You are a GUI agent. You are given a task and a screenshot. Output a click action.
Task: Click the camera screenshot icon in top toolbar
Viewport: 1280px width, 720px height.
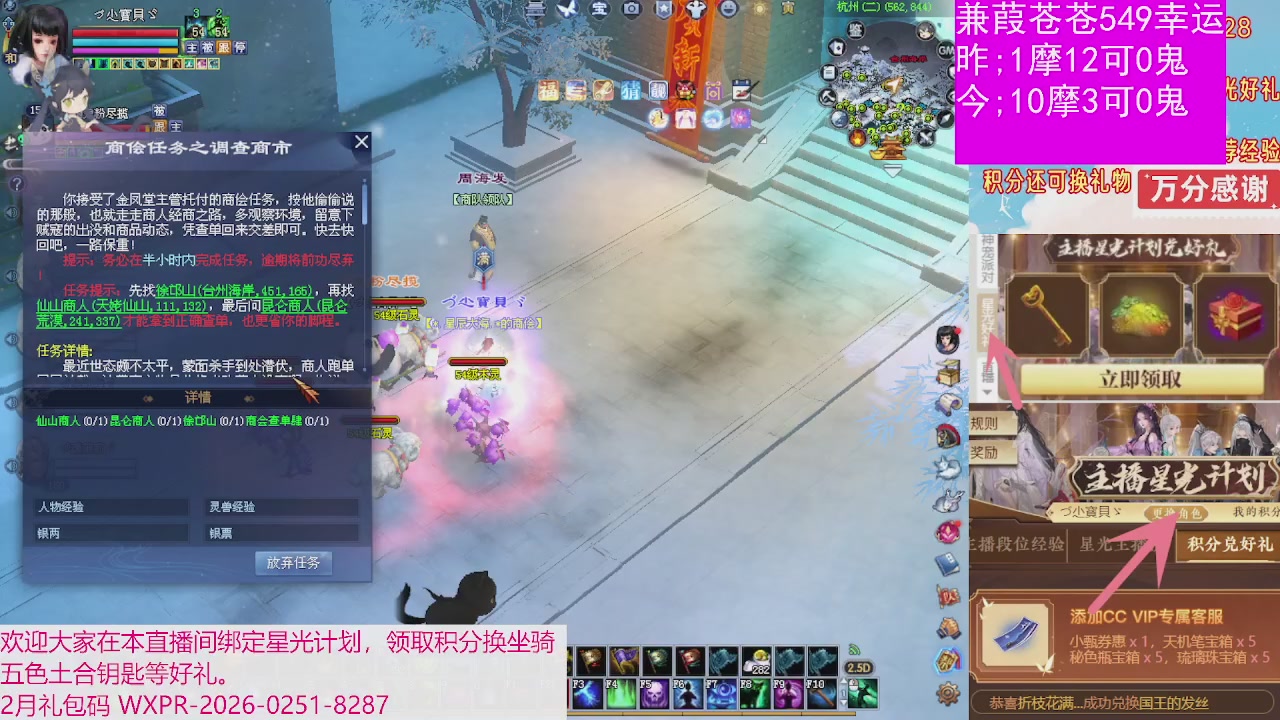634,10
